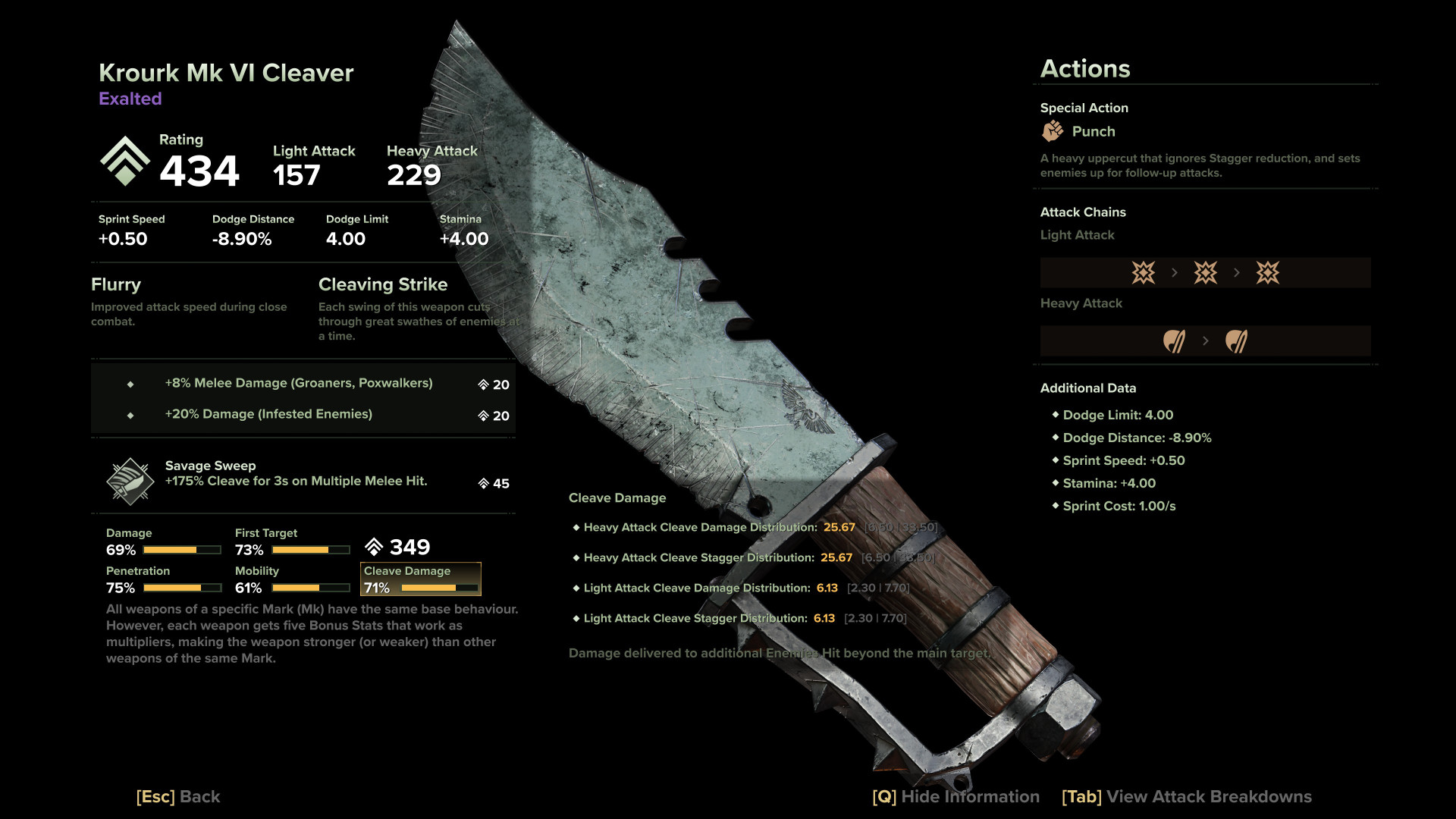The height and width of the screenshot is (819, 1456).
Task: Expand the chevron between heavy attack icons
Action: pos(1206,340)
